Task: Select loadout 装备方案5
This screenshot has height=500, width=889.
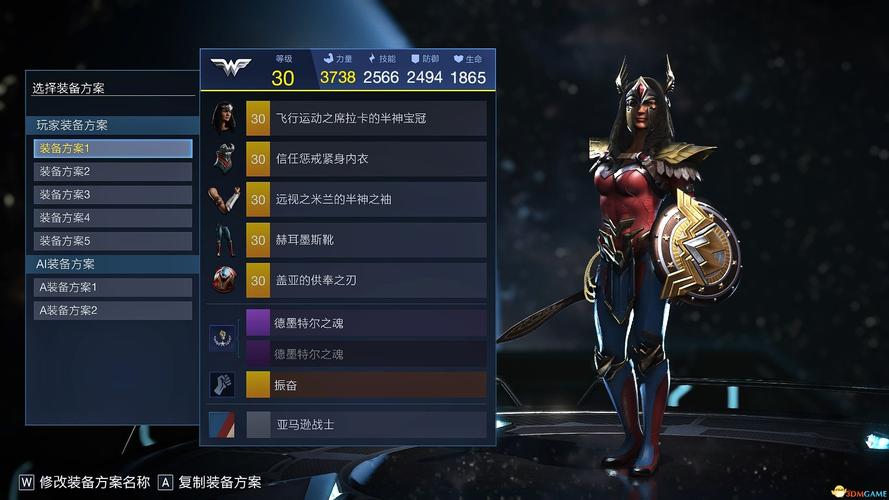Action: [112, 240]
